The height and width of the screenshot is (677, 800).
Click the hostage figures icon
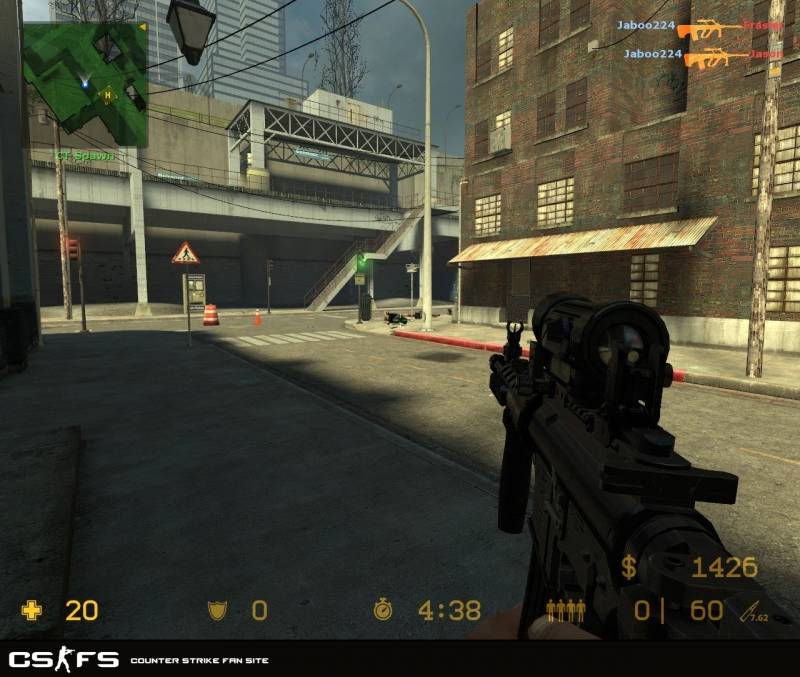click(565, 610)
